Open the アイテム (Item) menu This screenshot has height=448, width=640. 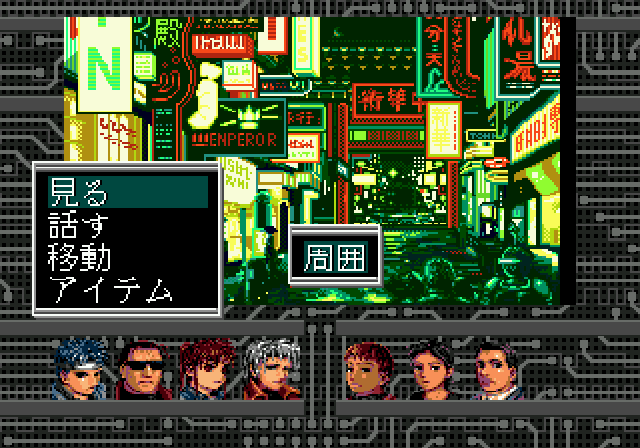point(110,290)
